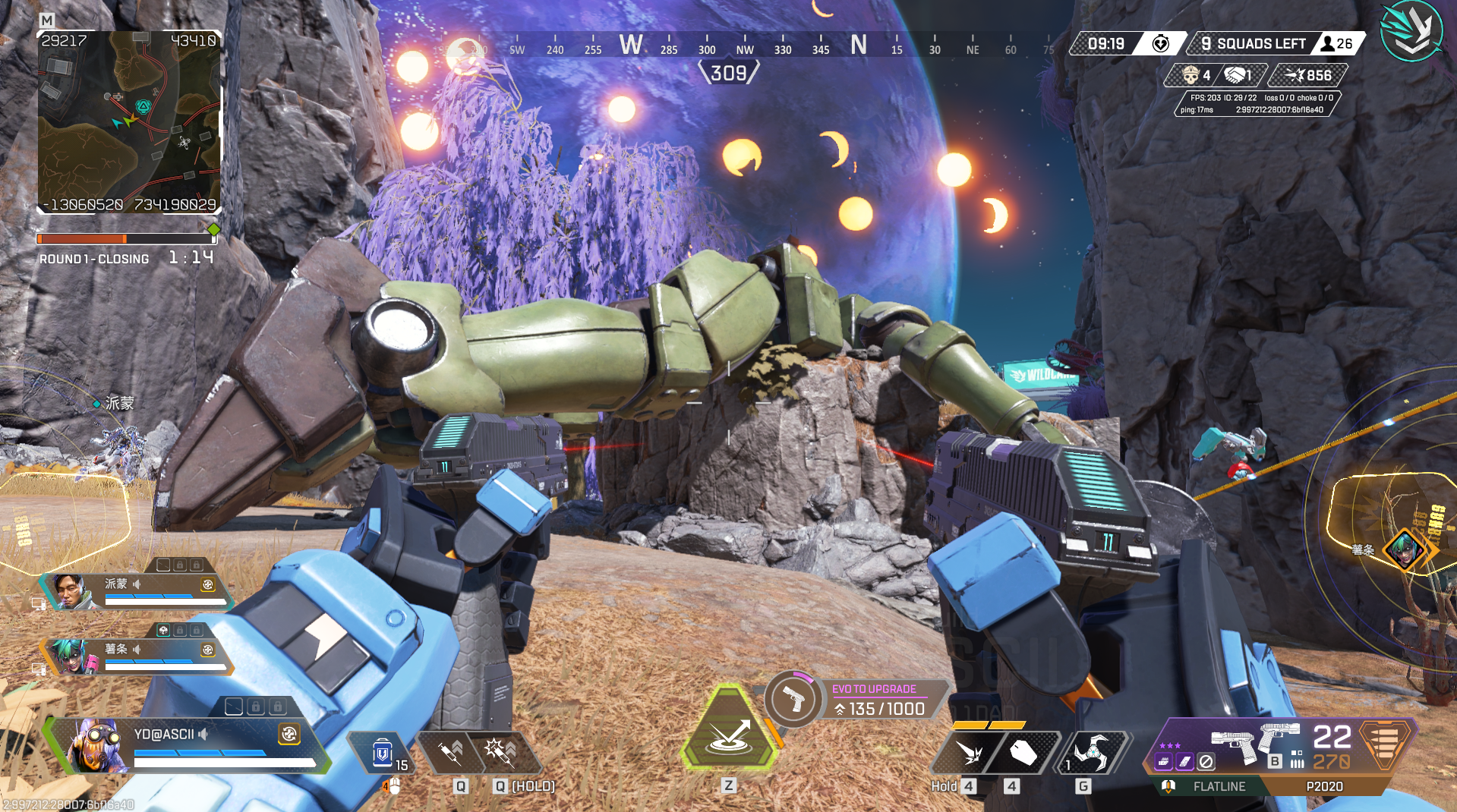The width and height of the screenshot is (1457, 812).
Task: Click the emblem logo in top corner
Action: click(x=1411, y=32)
